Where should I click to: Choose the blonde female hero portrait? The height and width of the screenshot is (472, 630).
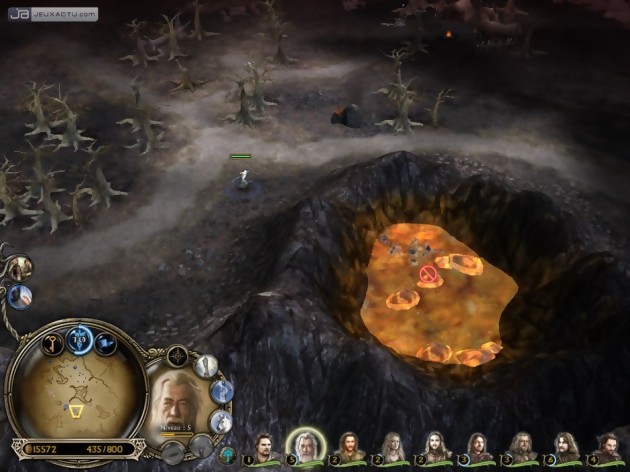point(391,447)
